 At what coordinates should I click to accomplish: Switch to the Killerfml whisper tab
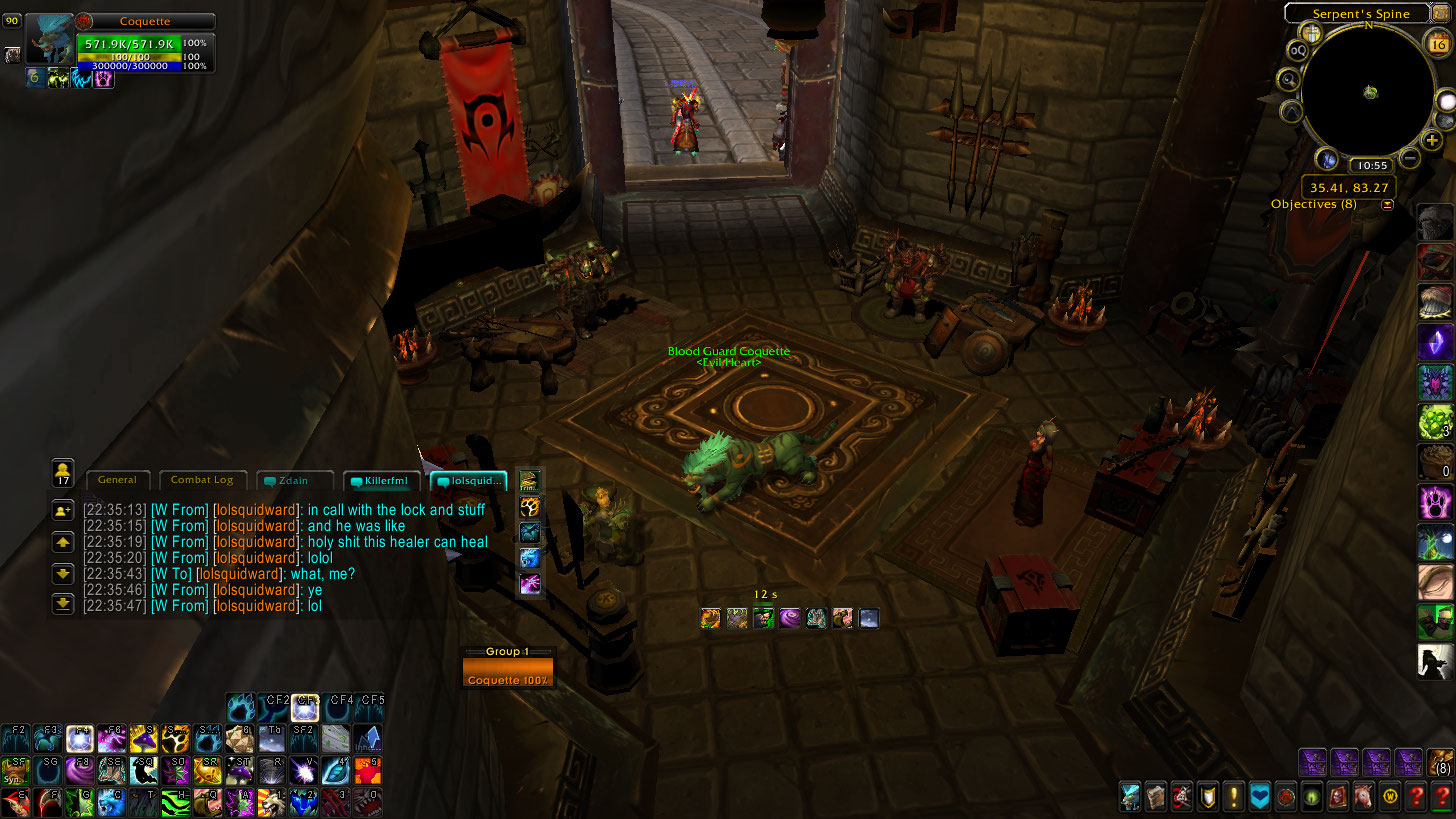pos(380,481)
